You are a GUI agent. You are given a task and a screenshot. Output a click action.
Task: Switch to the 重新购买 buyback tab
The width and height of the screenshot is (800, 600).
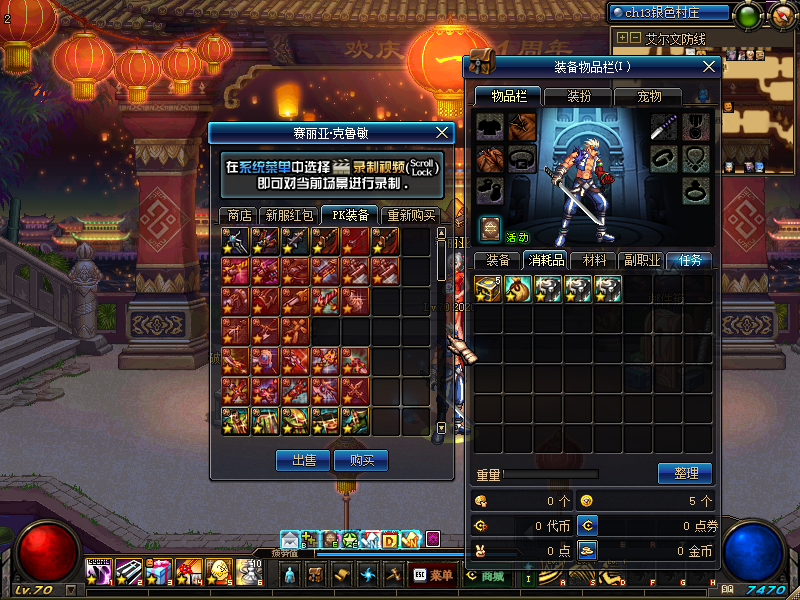(411, 215)
